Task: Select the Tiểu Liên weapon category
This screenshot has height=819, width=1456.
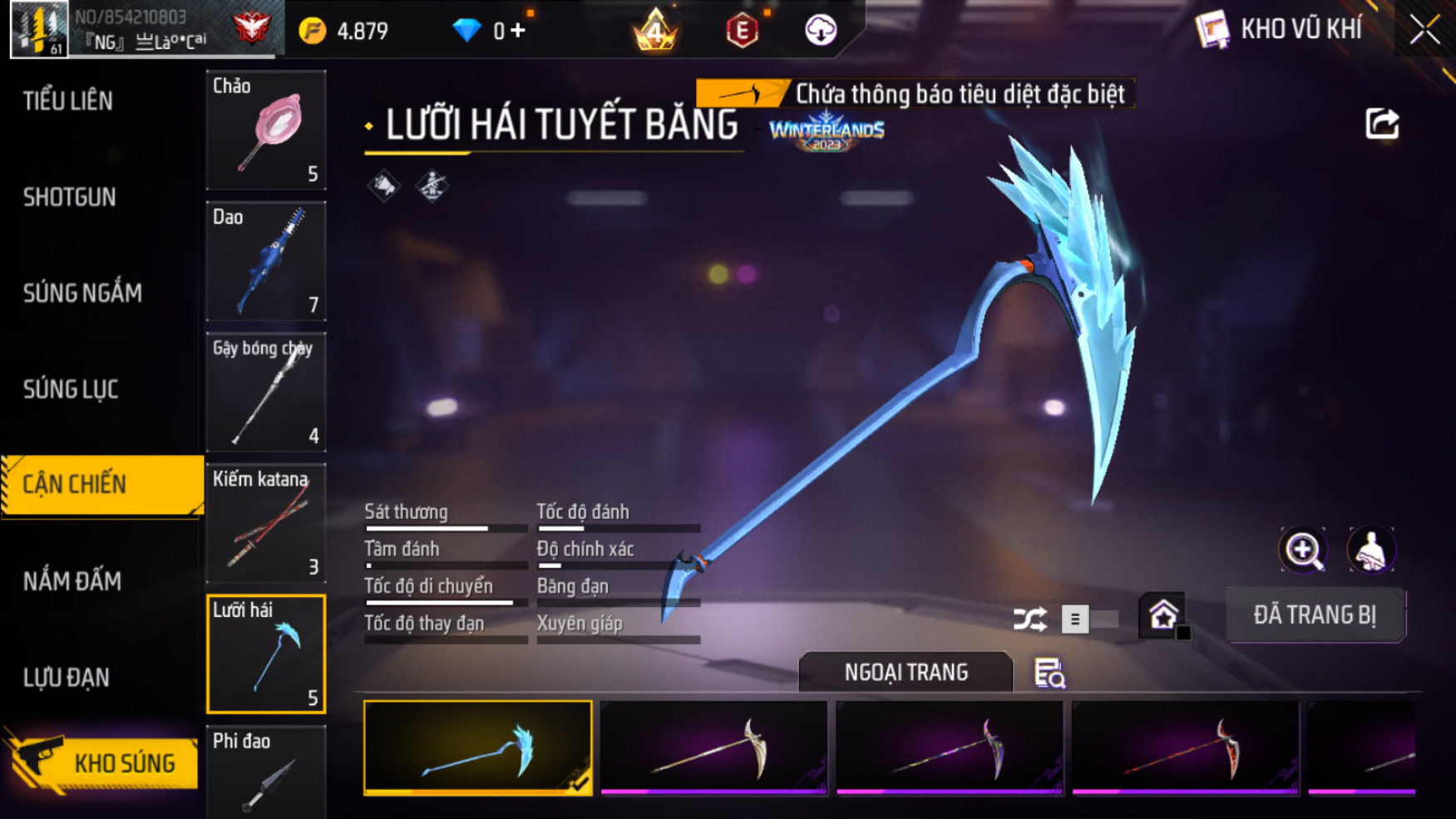Action: 68,101
